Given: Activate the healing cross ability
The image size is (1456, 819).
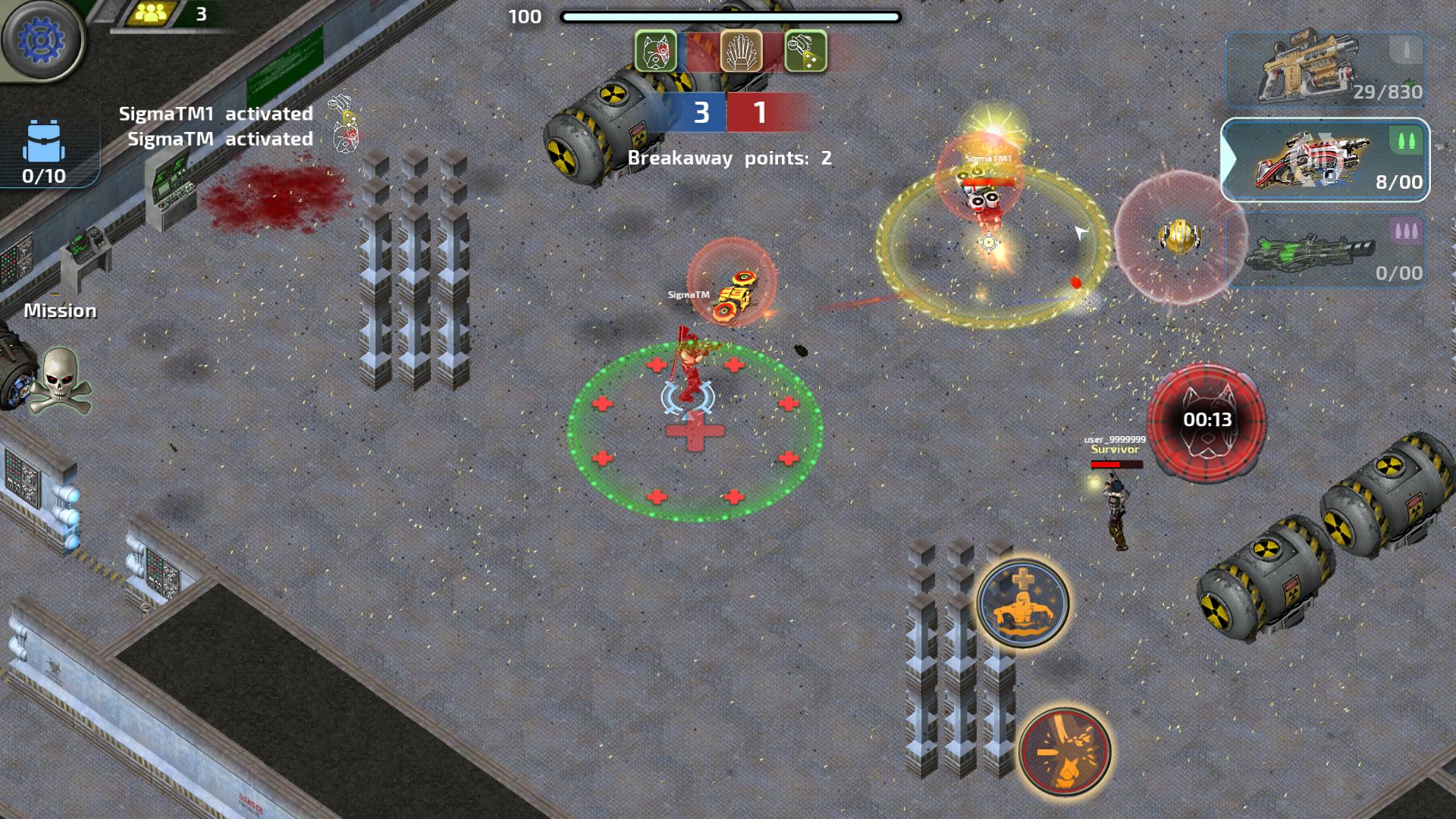Looking at the screenshot, I should (x=1022, y=603).
